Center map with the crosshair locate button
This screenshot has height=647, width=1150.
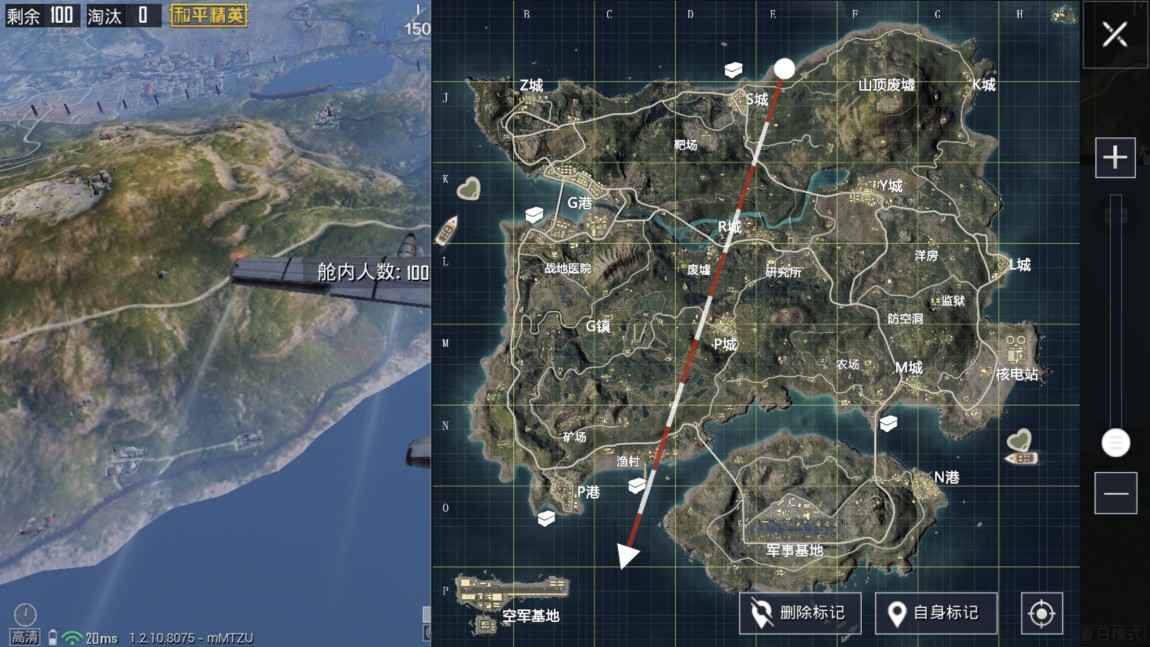coord(1041,613)
